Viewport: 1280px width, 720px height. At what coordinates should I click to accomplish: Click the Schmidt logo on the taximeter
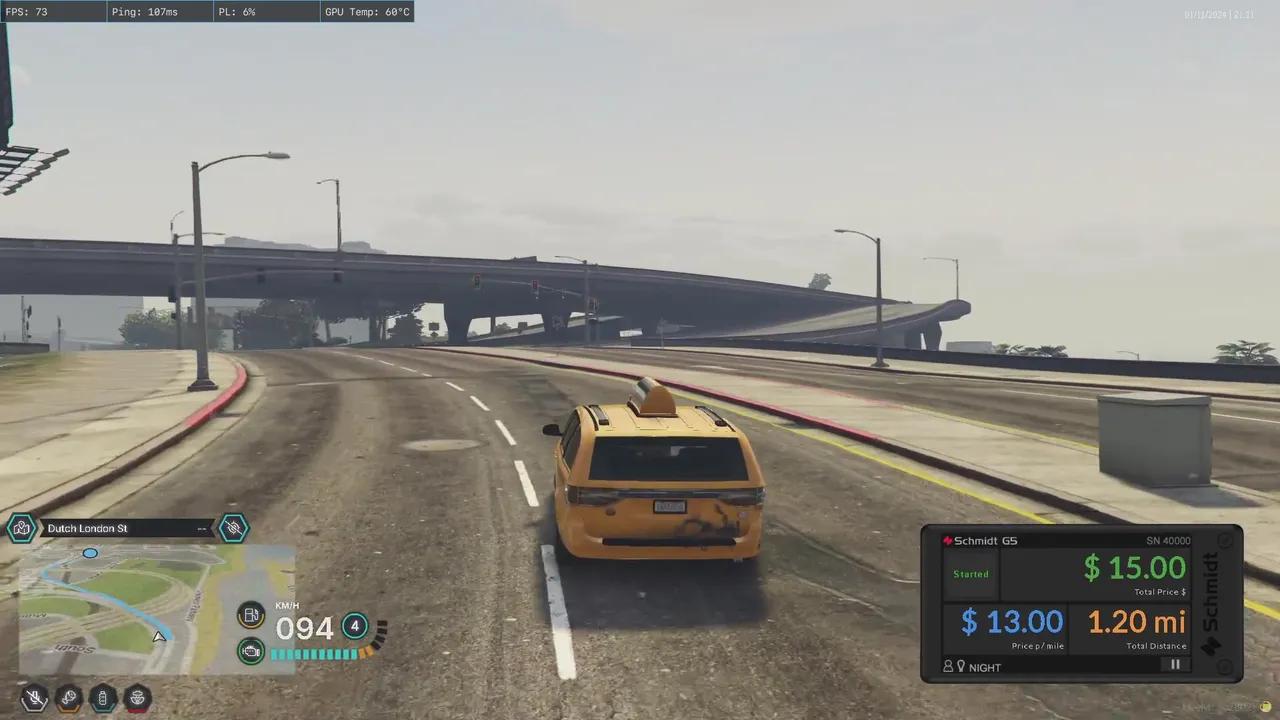pyautogui.click(x=948, y=539)
